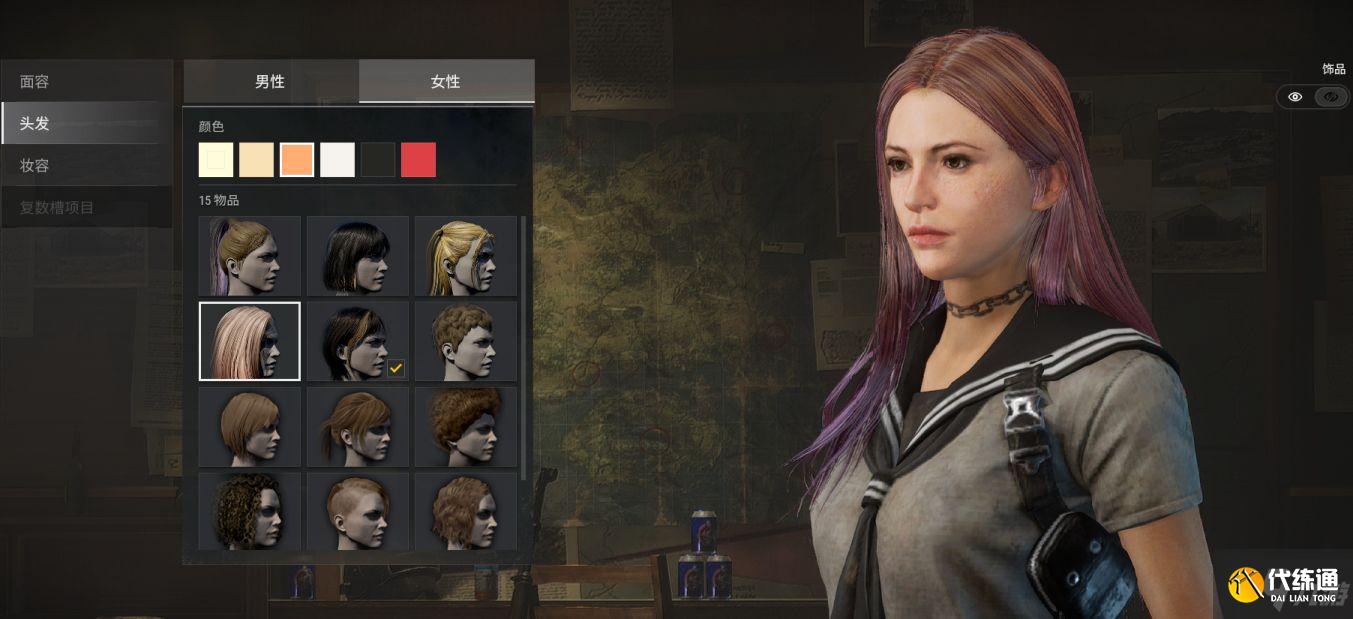Select the shaved-side undercut hairstyle

point(357,511)
